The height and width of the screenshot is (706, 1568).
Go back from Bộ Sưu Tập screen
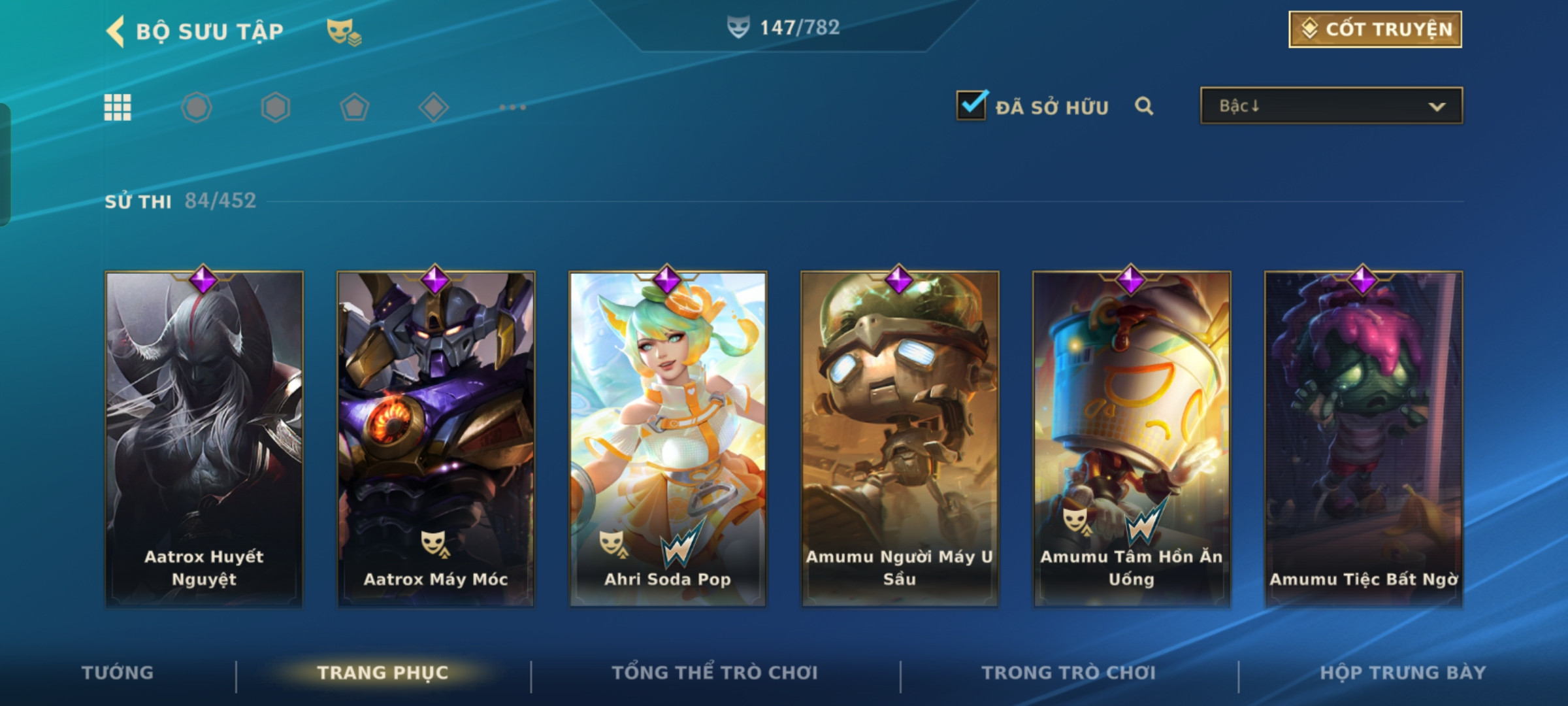(116, 31)
